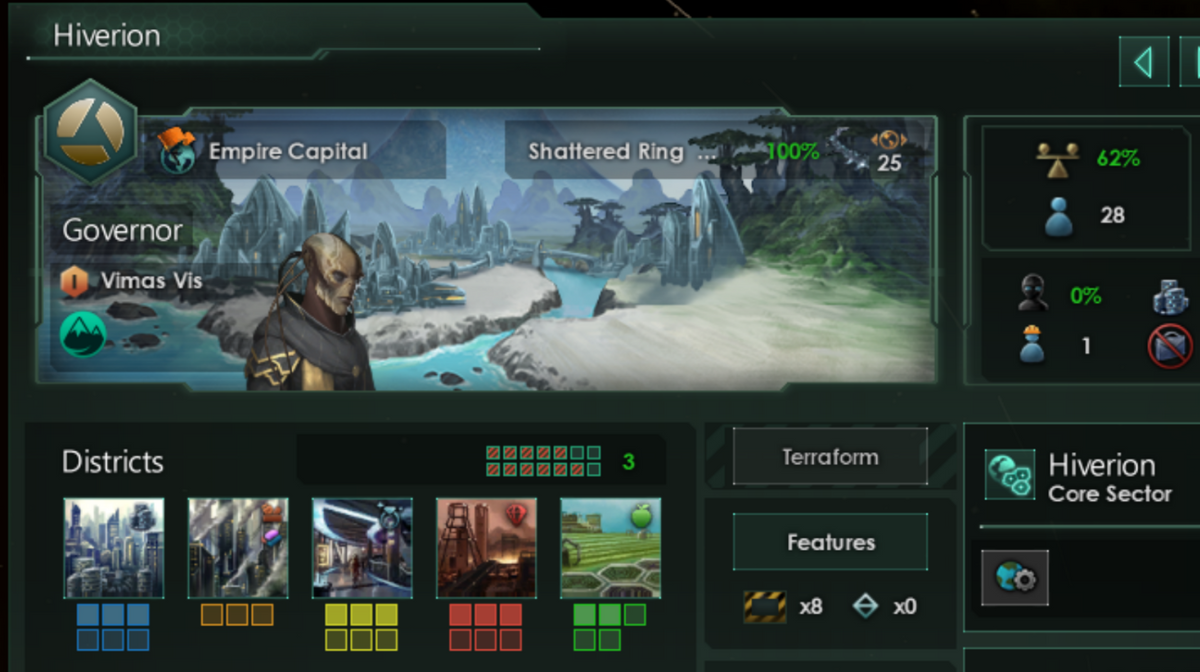This screenshot has height=672, width=1200.
Task: Pick the Mining district thumbnail
Action: coord(486,548)
